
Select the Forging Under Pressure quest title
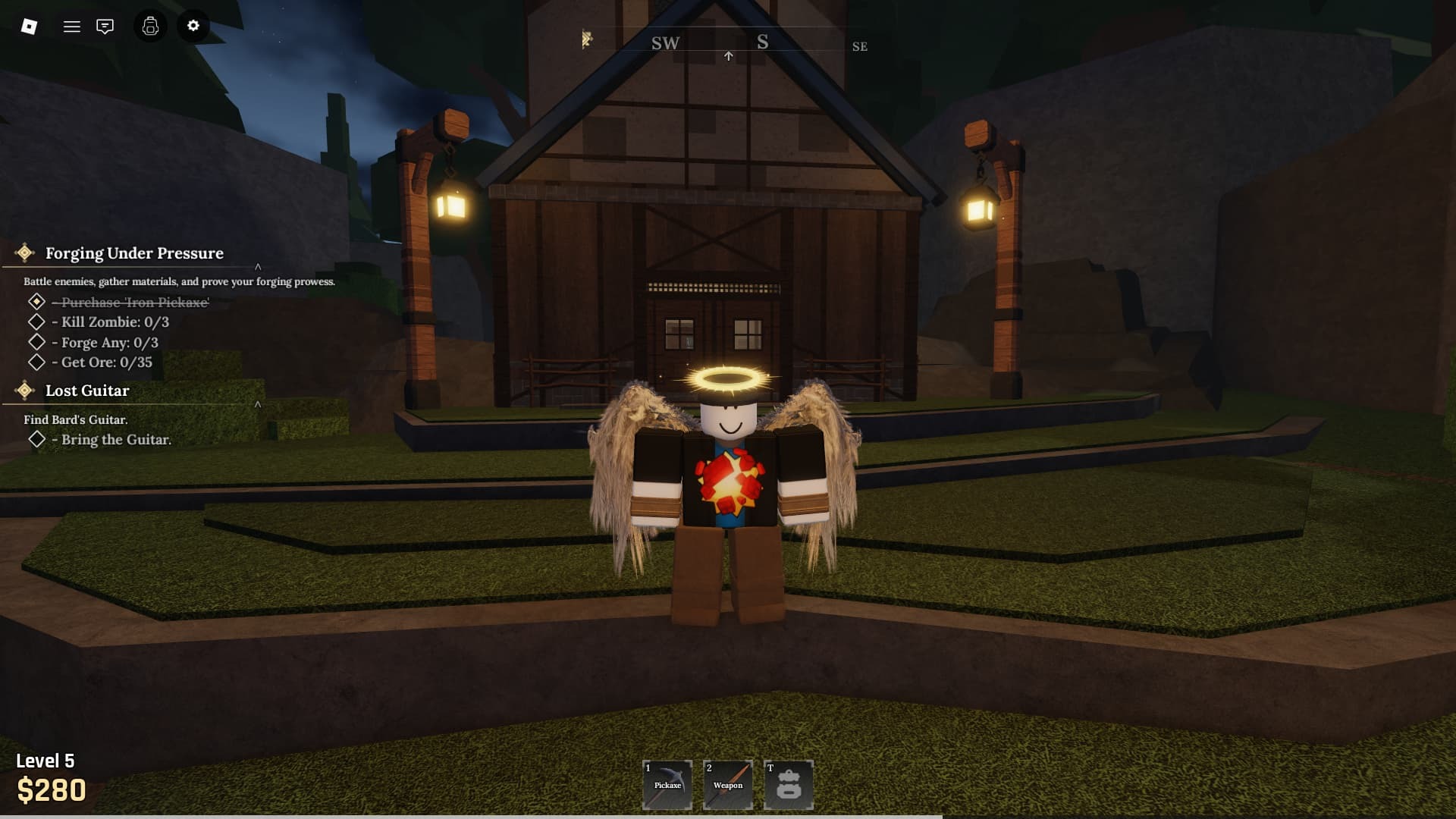pos(134,253)
